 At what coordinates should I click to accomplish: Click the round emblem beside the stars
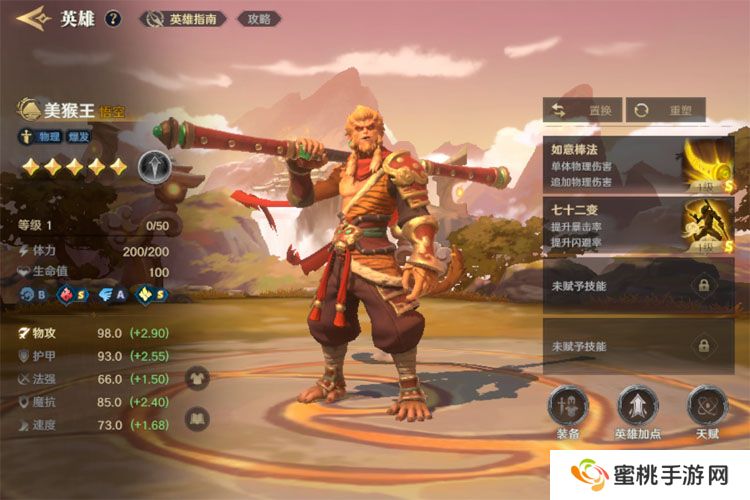coord(151,165)
